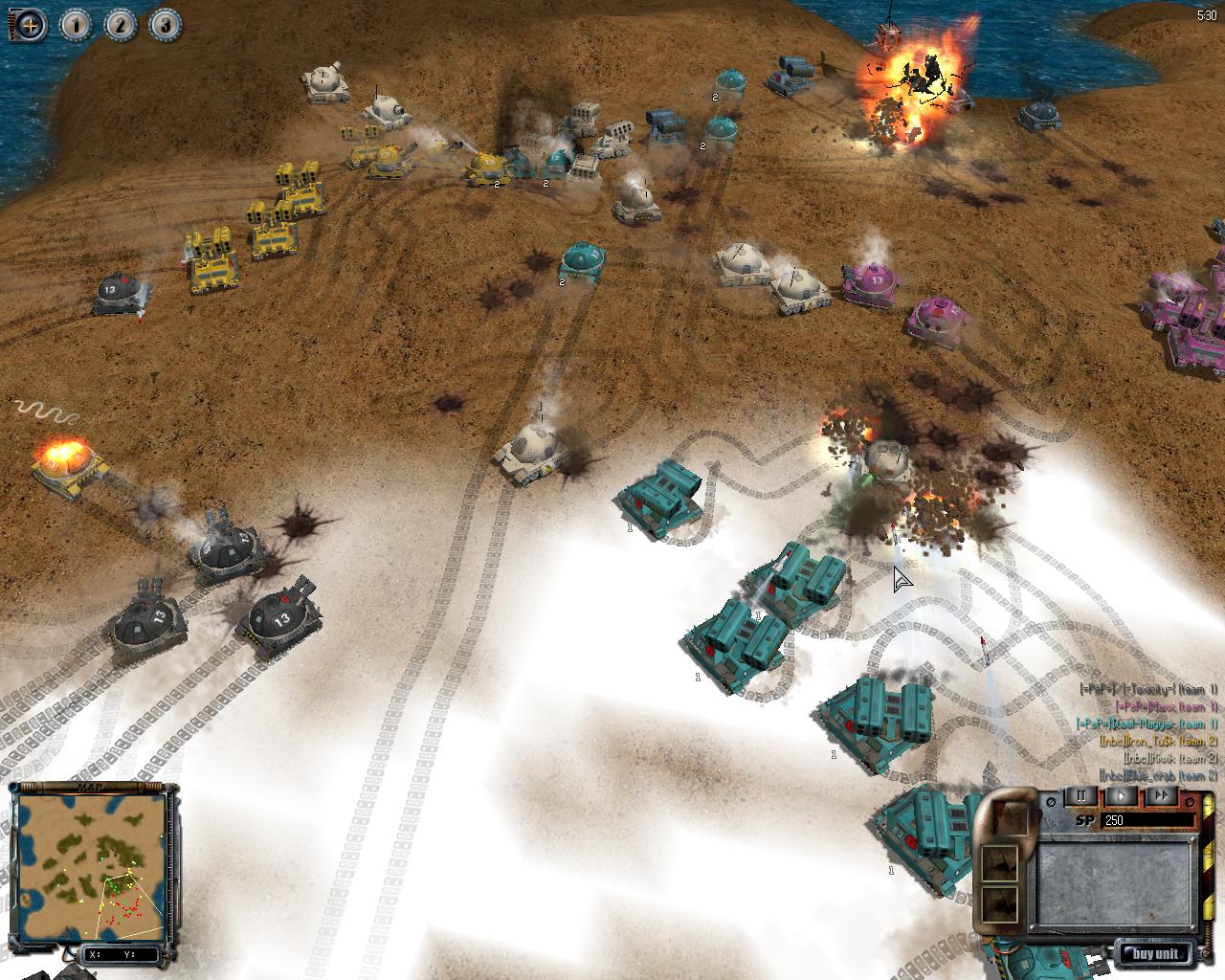
Task: Activate the fast-forward speed button
Action: [1161, 796]
